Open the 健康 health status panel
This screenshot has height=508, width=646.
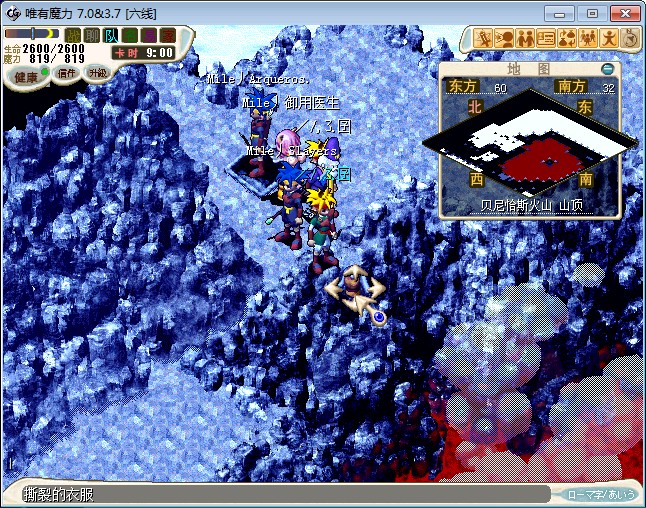[x=26, y=77]
